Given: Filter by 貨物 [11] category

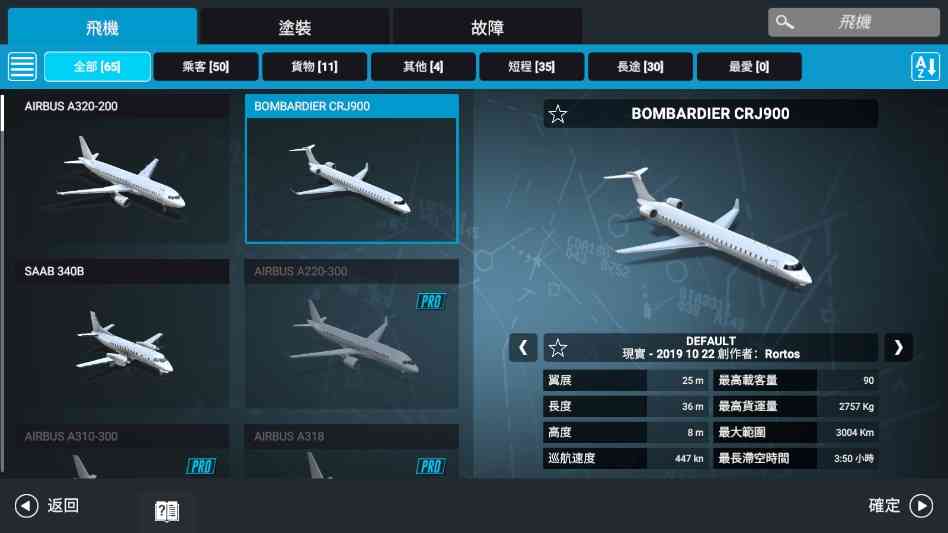Looking at the screenshot, I should [314, 66].
